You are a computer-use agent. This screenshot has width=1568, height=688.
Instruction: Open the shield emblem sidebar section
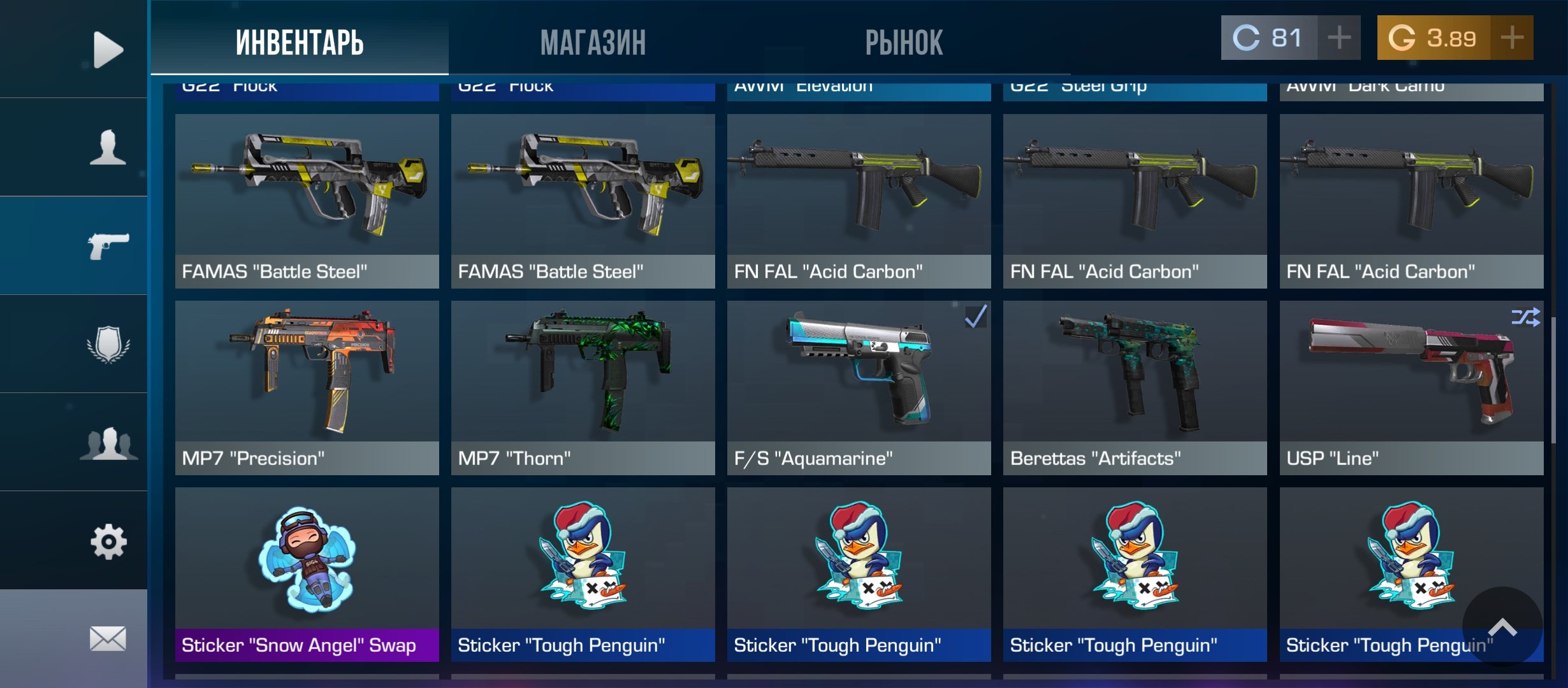coord(107,344)
